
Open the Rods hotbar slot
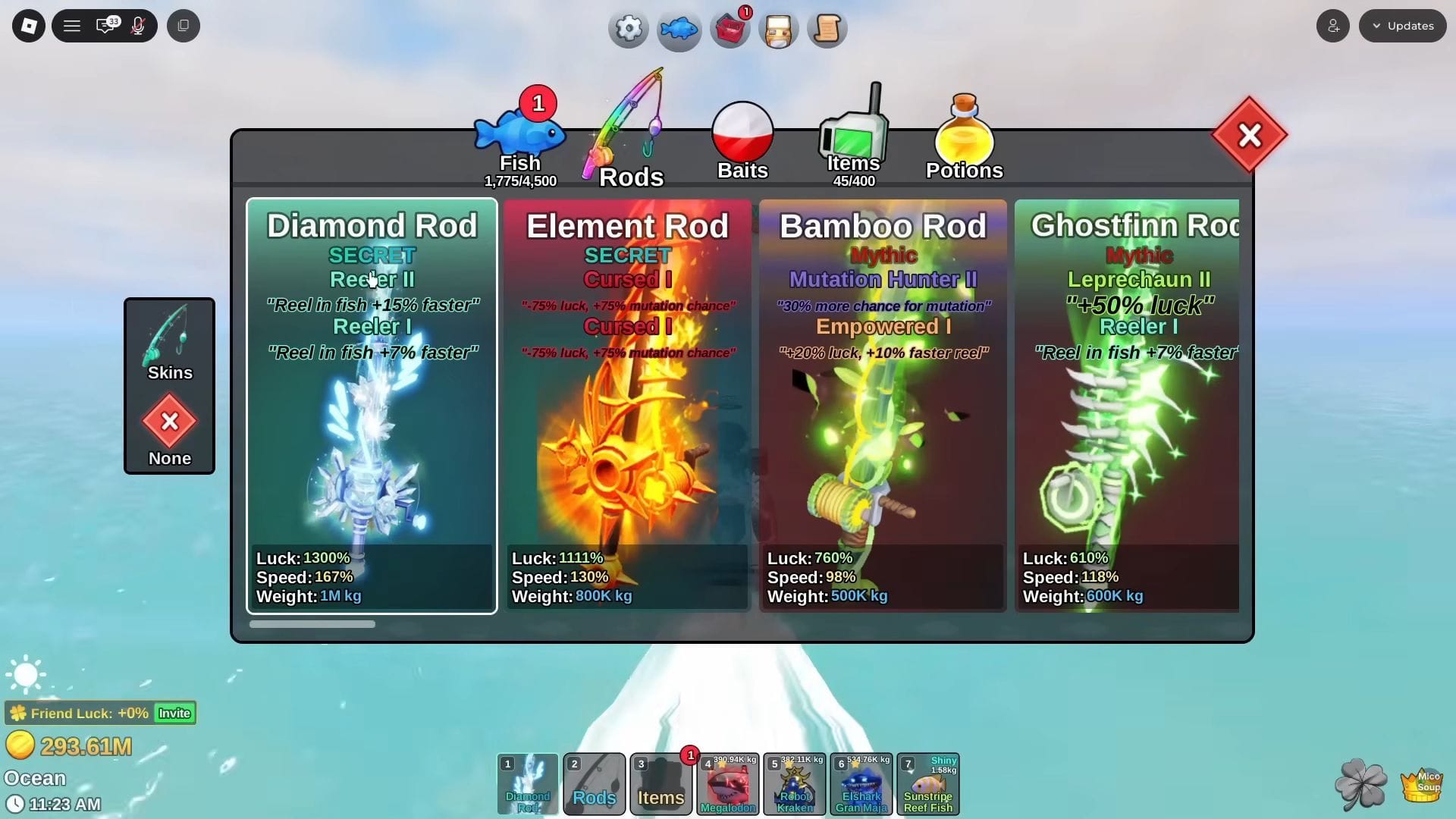point(595,784)
